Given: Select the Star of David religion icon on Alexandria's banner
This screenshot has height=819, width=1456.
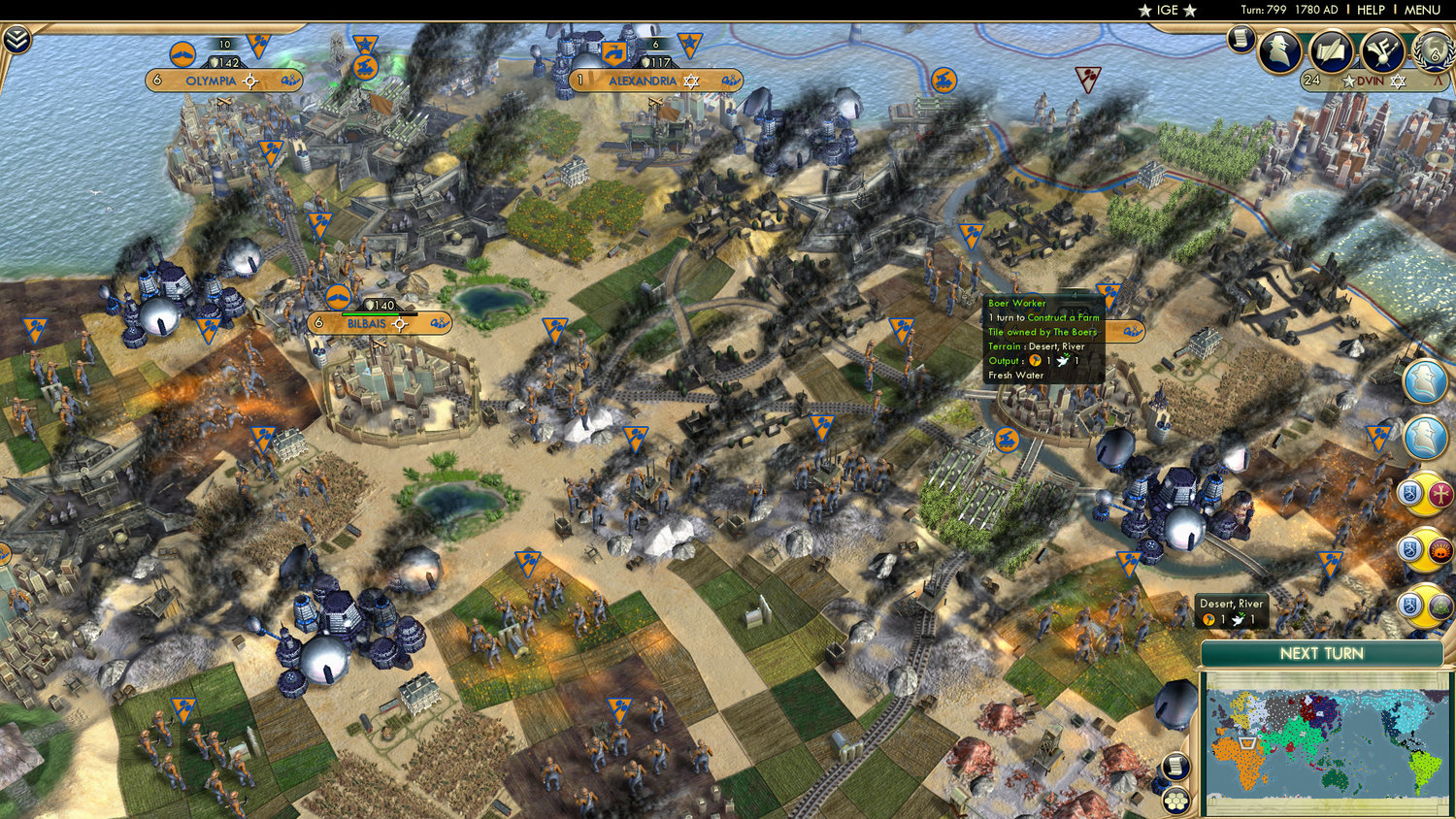Looking at the screenshot, I should click(x=689, y=82).
